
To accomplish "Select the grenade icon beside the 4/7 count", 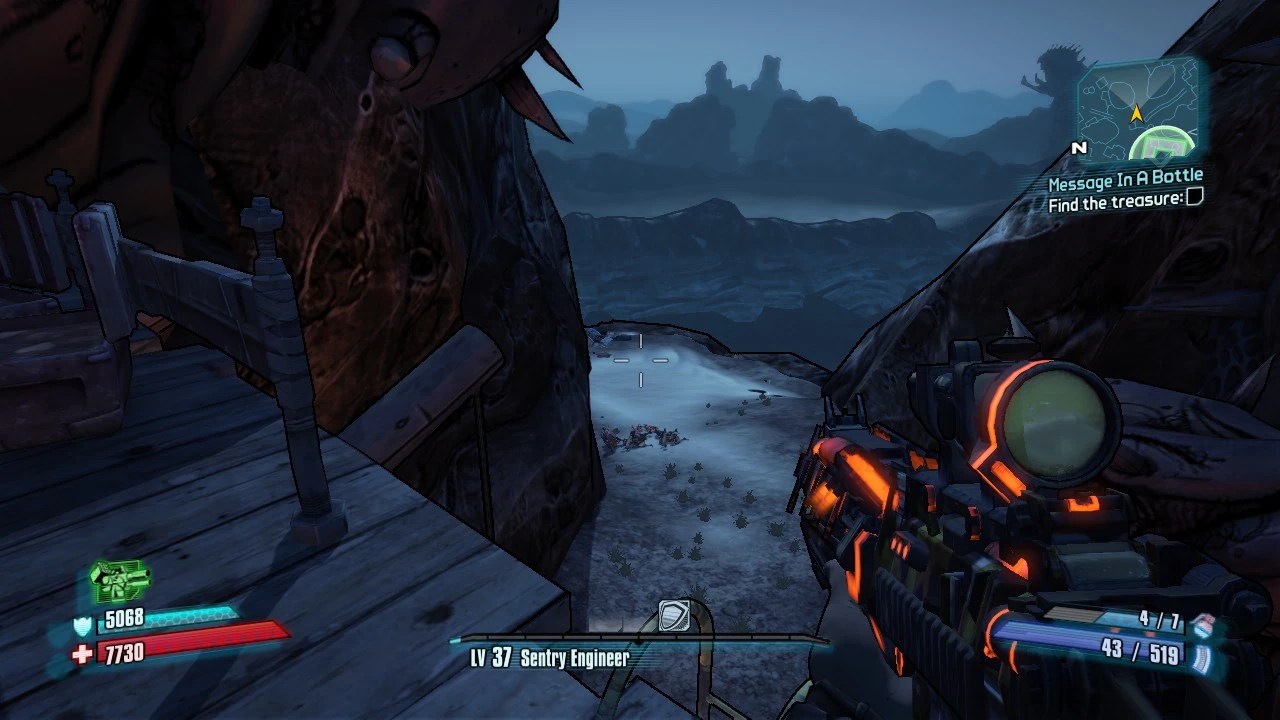I will [x=1202, y=624].
